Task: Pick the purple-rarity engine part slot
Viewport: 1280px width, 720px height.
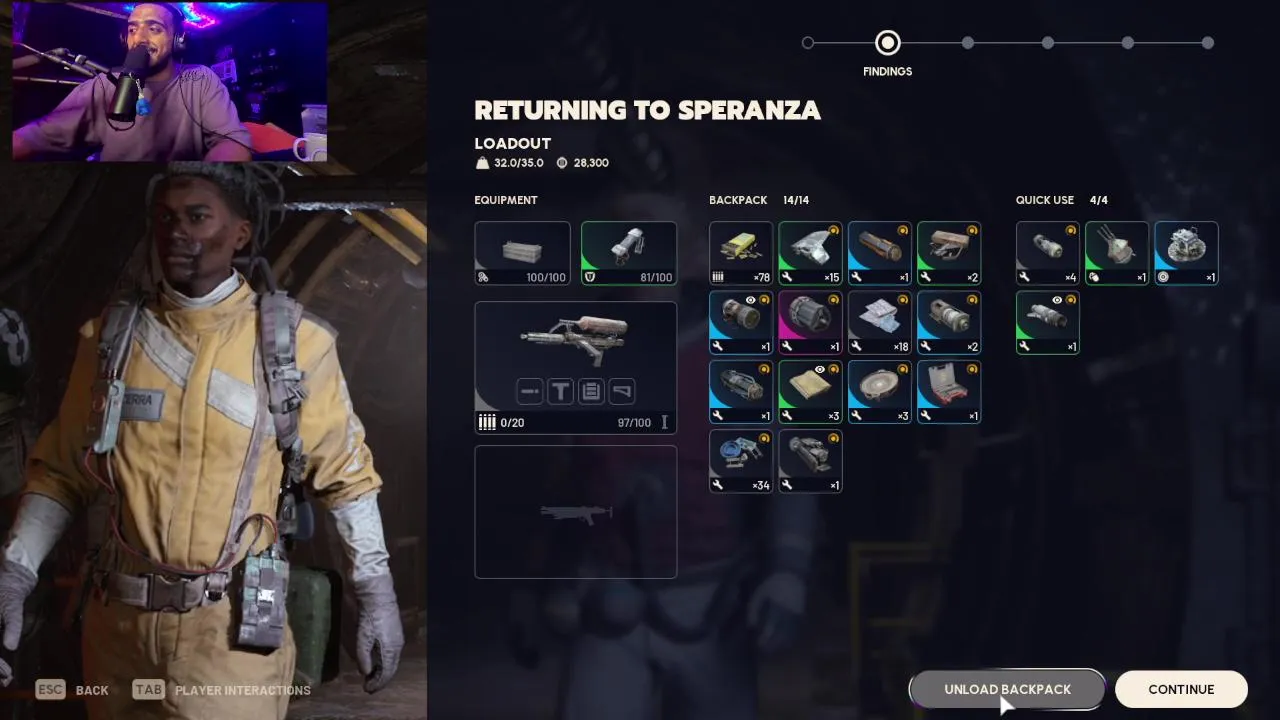Action: point(810,322)
